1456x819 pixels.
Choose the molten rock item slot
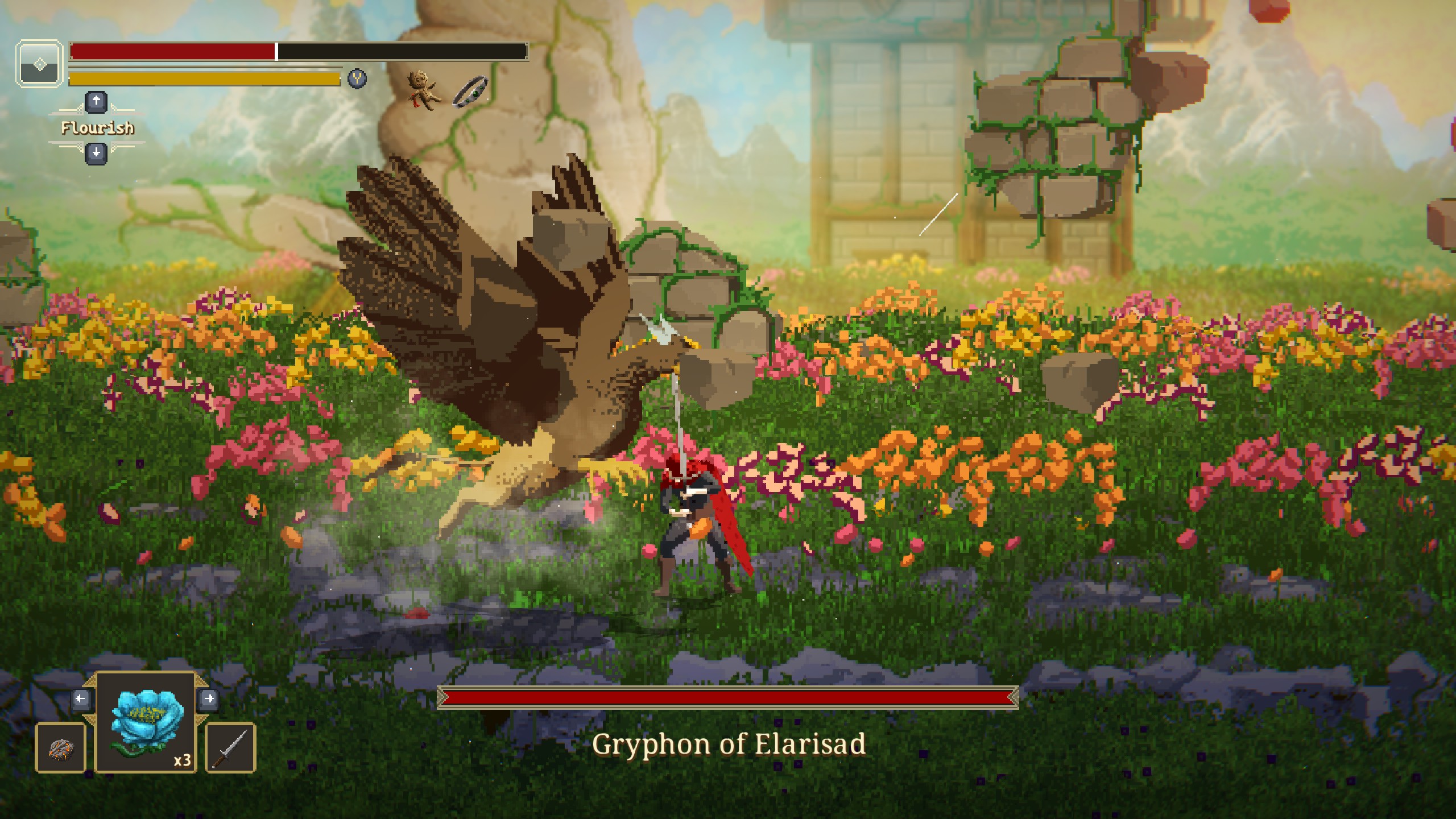tap(60, 748)
